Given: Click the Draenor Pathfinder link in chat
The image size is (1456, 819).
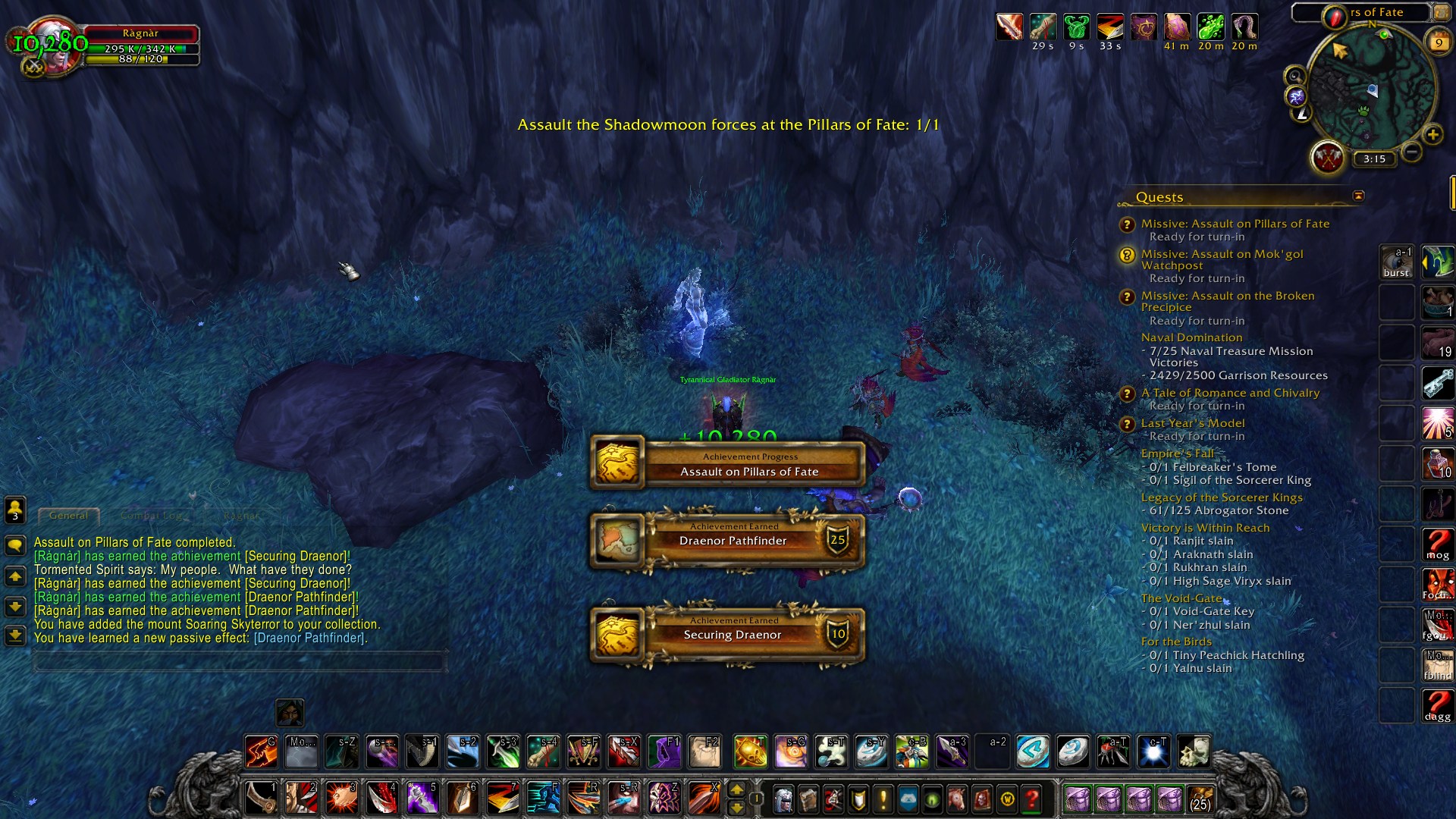Looking at the screenshot, I should tap(310, 639).
